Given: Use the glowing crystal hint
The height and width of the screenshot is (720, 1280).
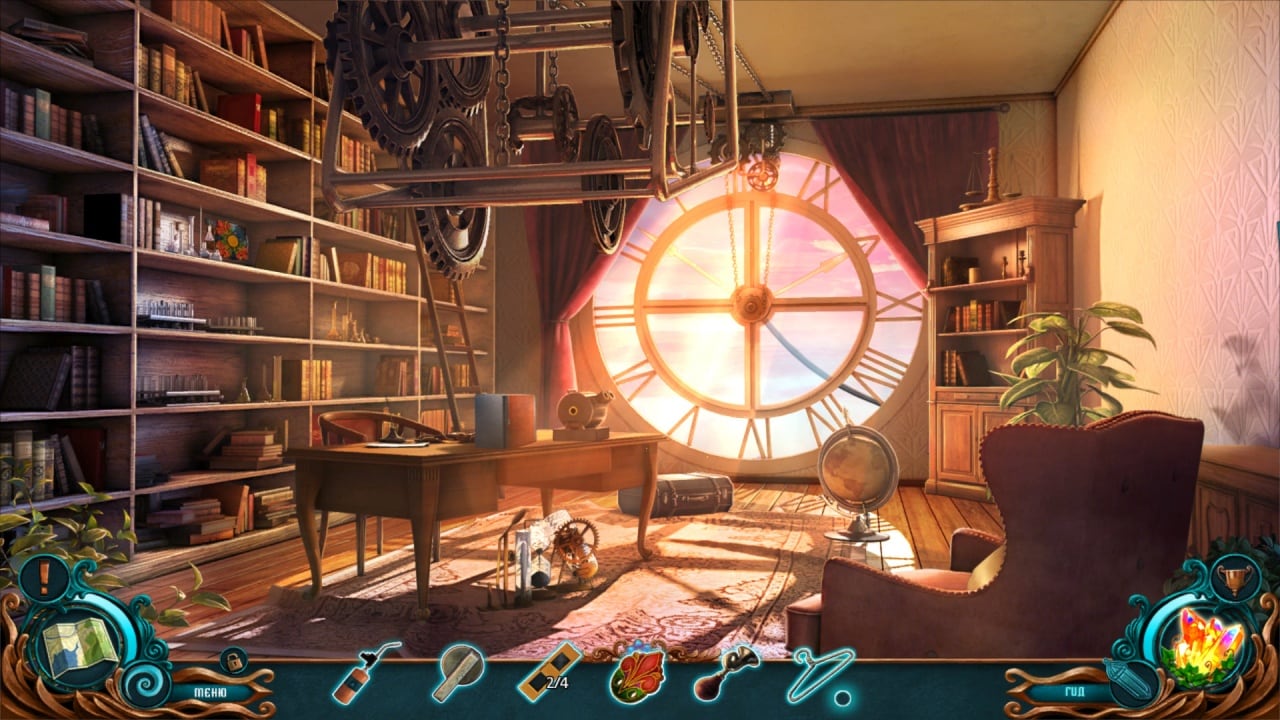Looking at the screenshot, I should 1208,645.
